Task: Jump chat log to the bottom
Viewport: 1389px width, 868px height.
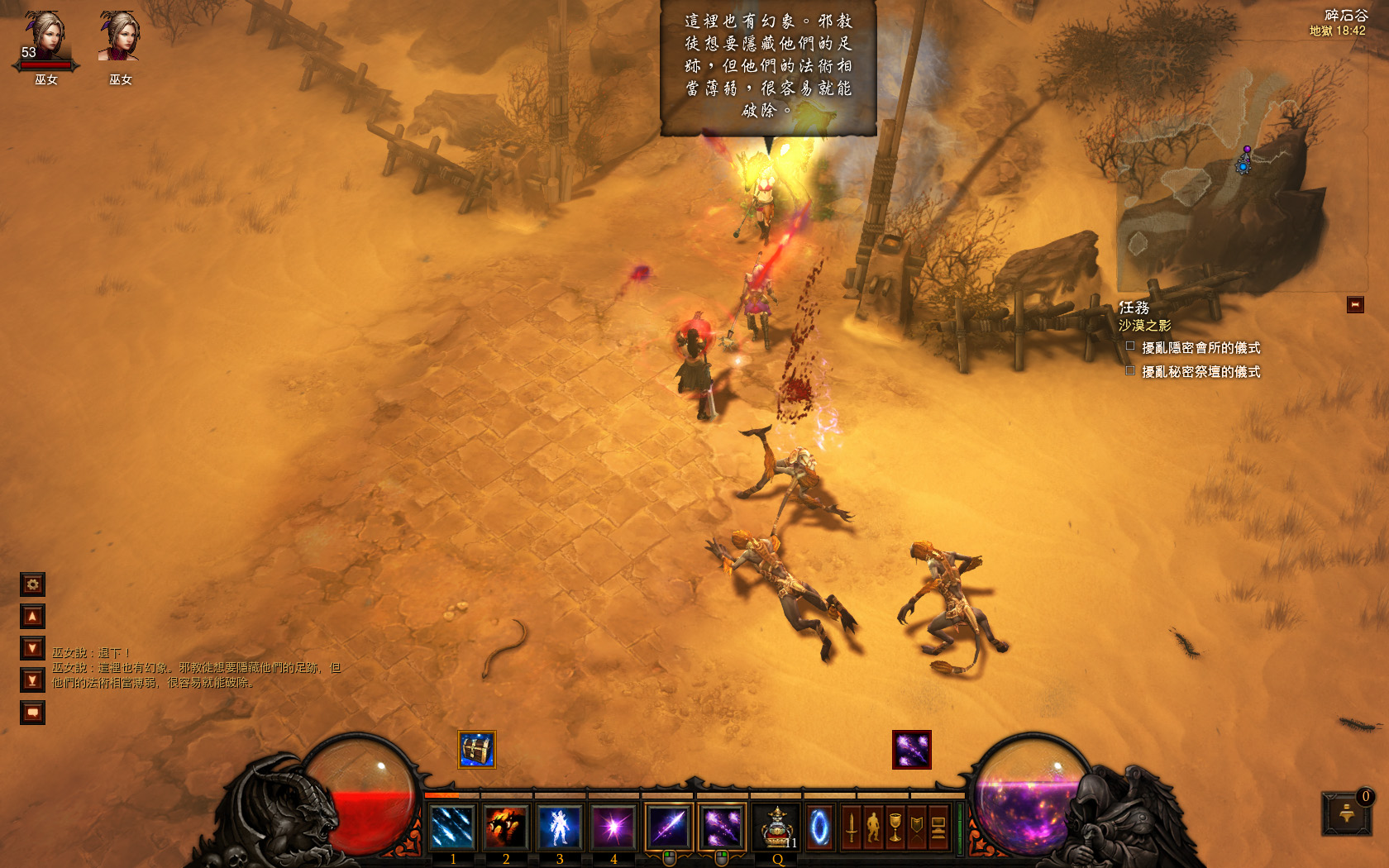Action: [x=32, y=680]
